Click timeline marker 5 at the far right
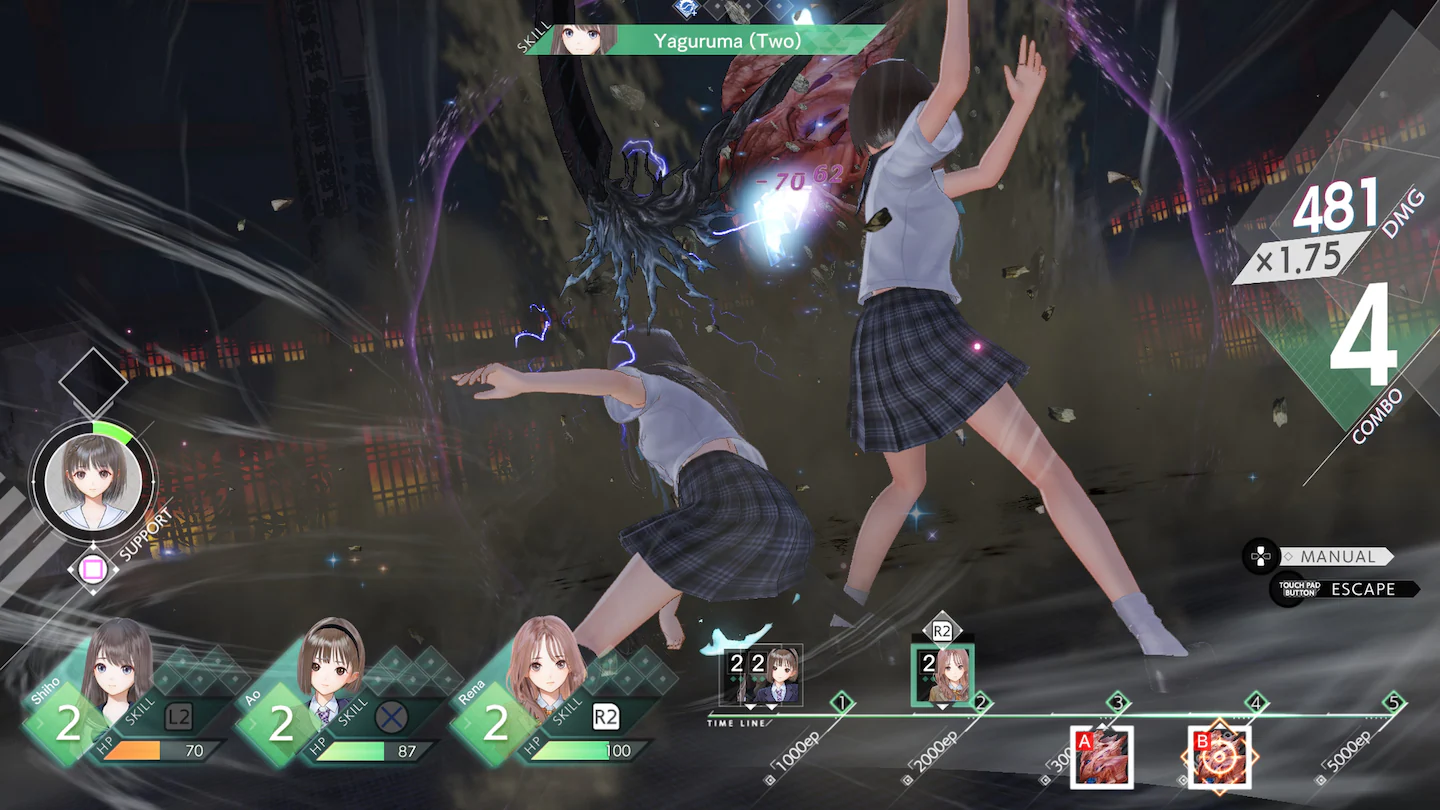Screen dimensions: 1440x810 pyautogui.click(x=1394, y=702)
